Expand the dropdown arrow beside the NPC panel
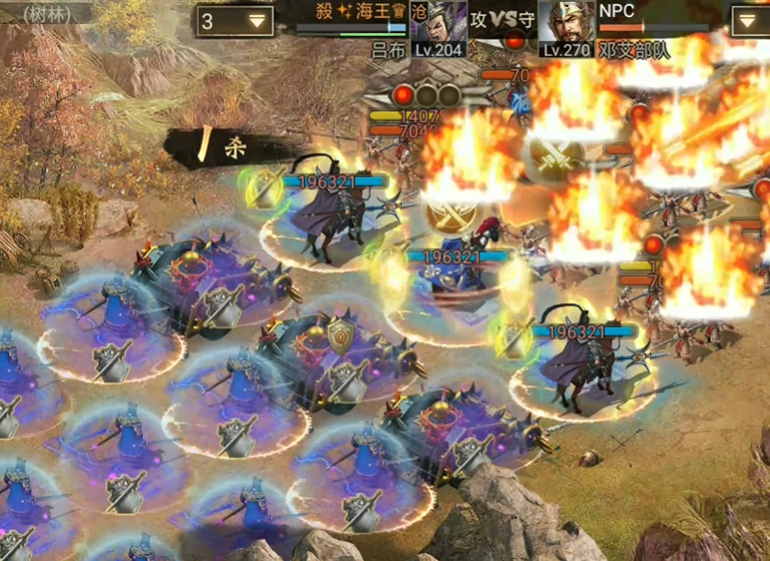Screen dimensions: 770x561 [749, 21]
